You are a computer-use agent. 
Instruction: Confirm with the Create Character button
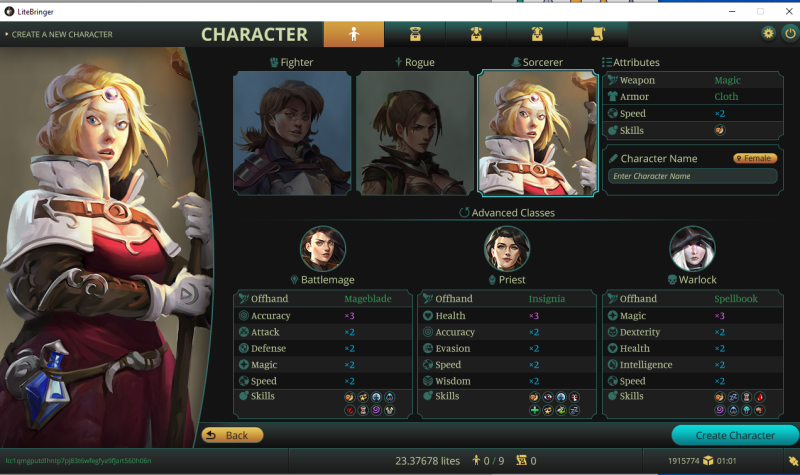(735, 435)
